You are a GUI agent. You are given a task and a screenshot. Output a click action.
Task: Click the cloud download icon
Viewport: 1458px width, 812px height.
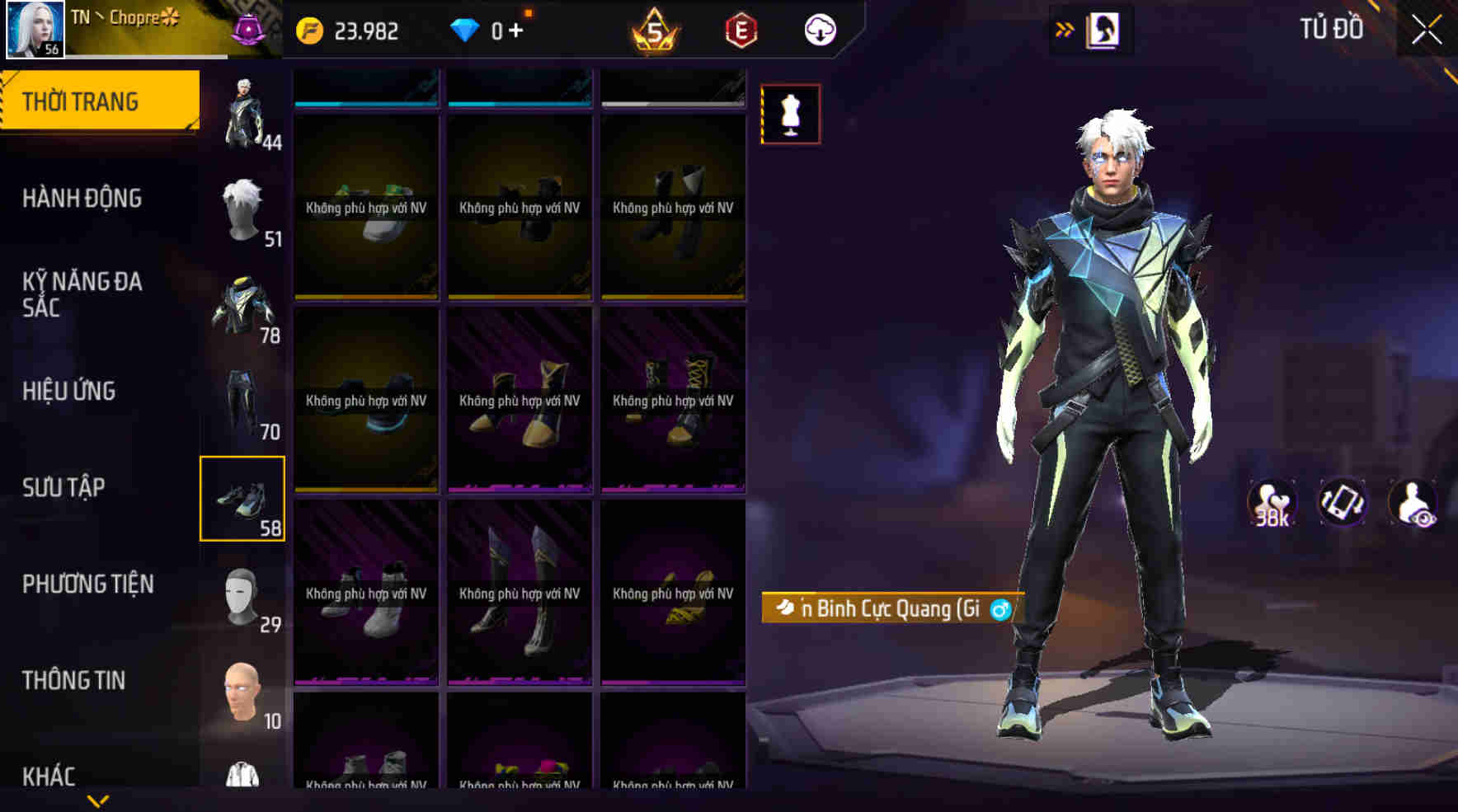tap(817, 31)
